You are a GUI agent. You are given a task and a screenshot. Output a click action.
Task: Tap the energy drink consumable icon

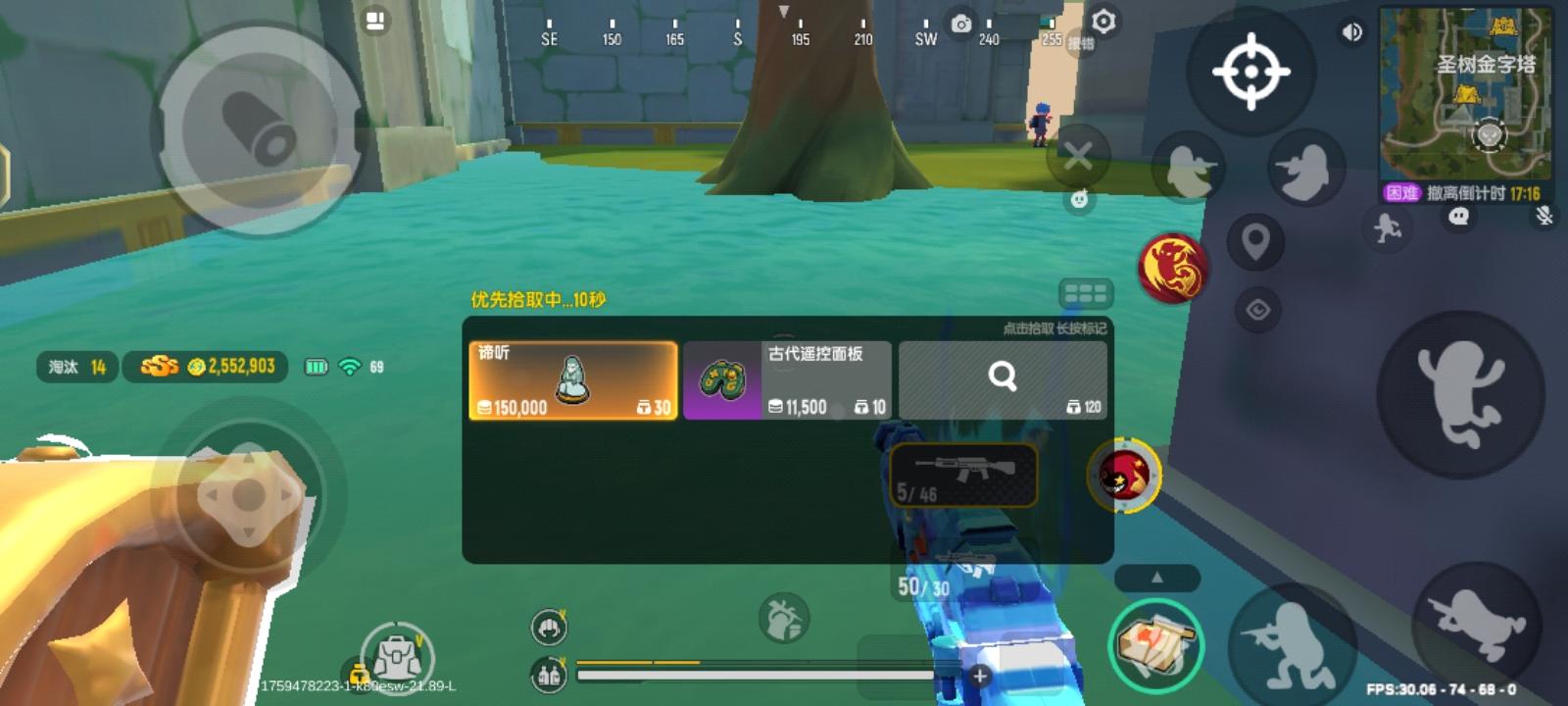pos(549,674)
